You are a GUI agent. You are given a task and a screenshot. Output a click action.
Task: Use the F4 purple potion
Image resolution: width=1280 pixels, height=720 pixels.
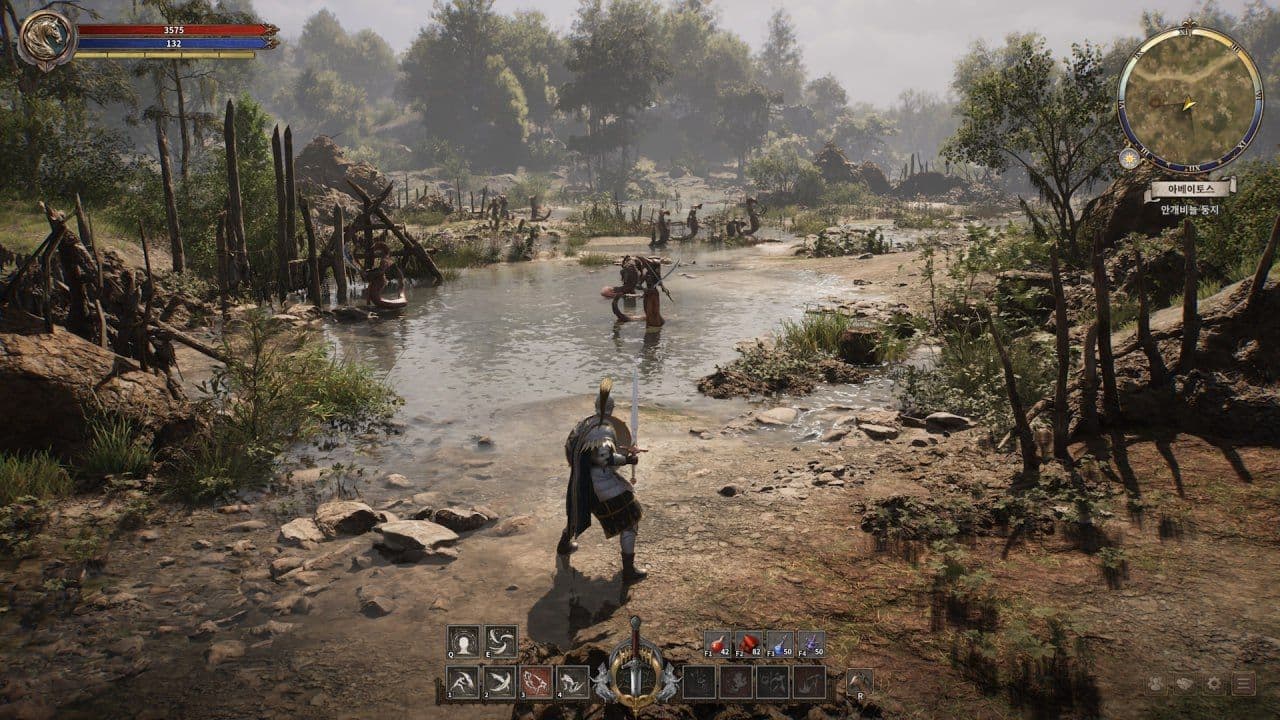[x=810, y=643]
